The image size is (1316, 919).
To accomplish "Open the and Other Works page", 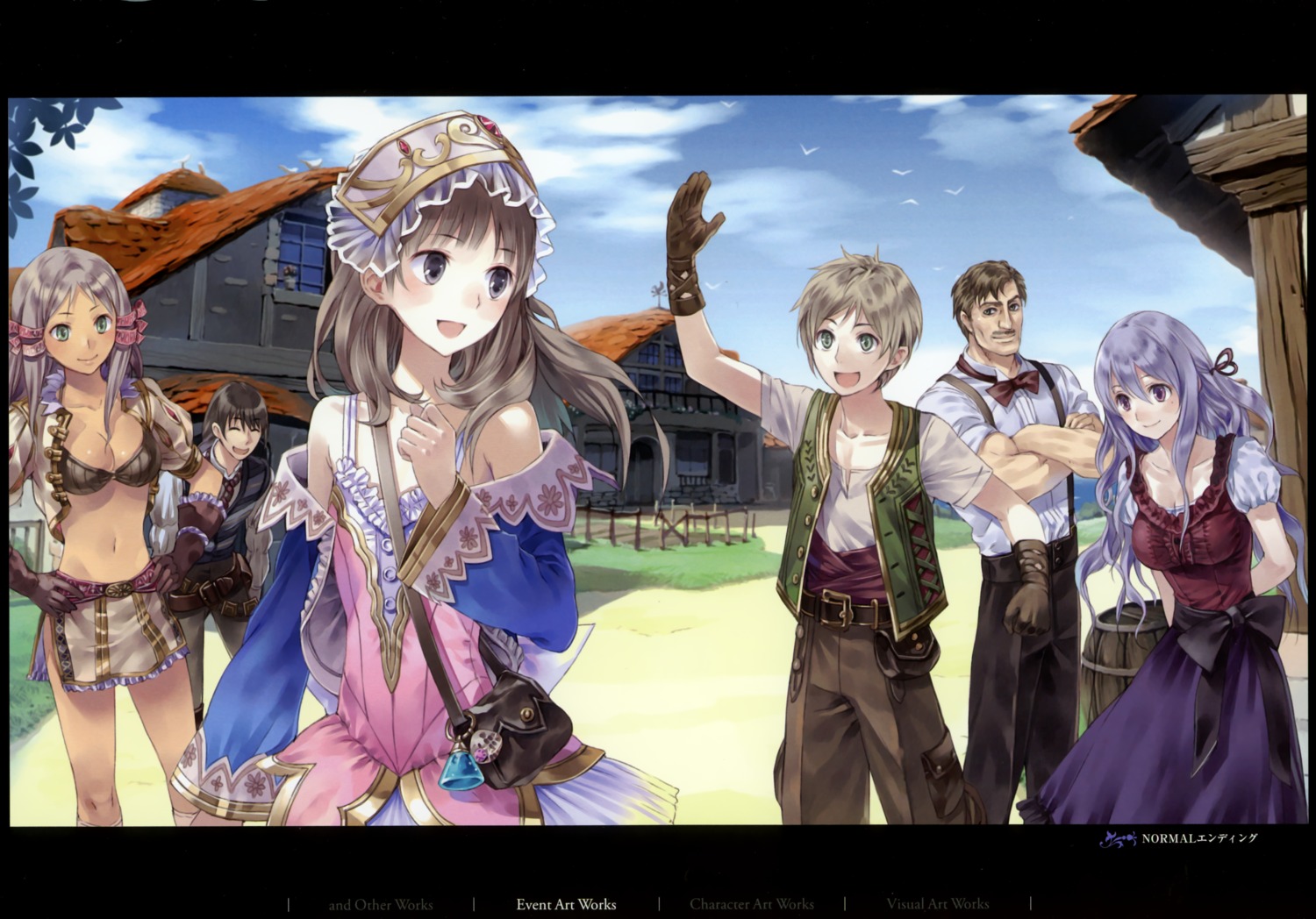I will [x=382, y=904].
